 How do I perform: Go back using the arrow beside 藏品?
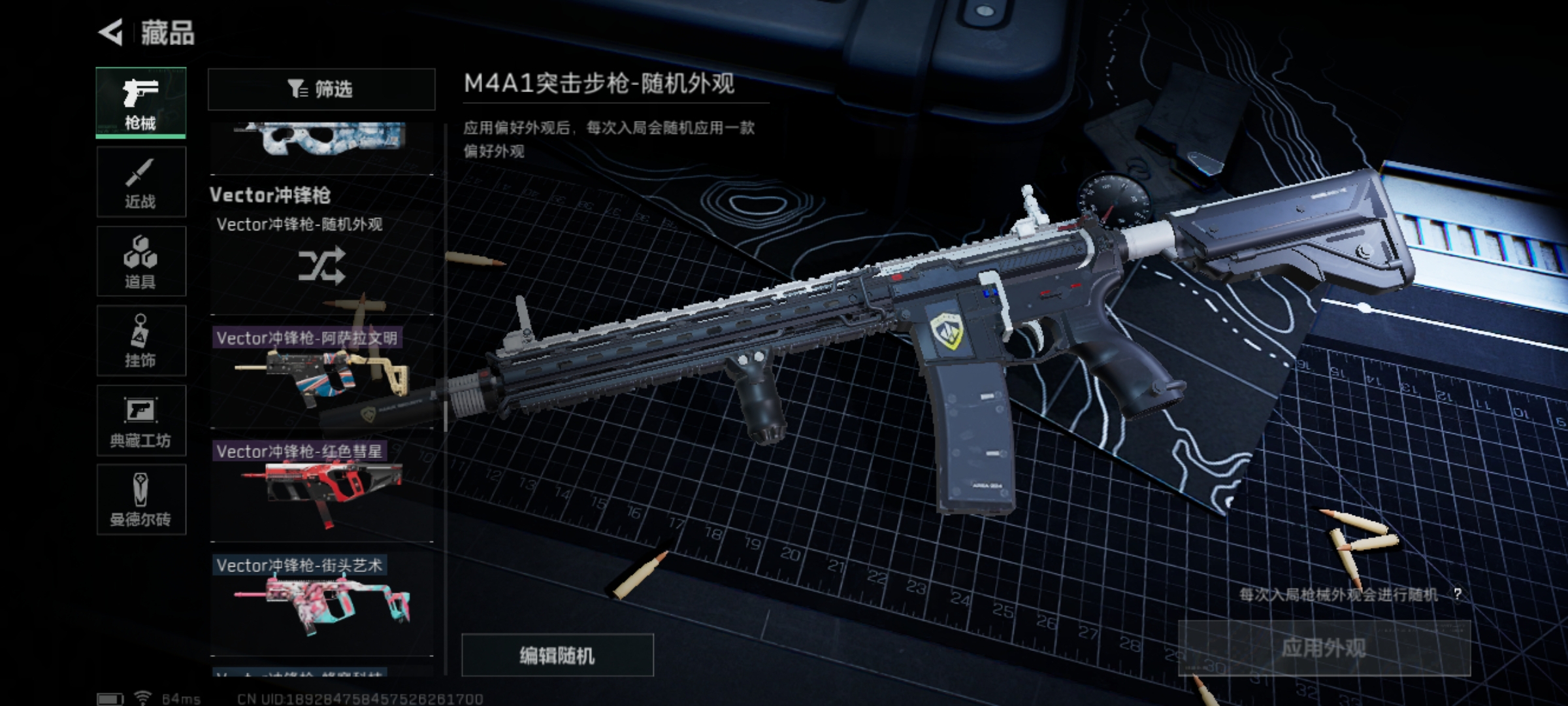(x=111, y=33)
